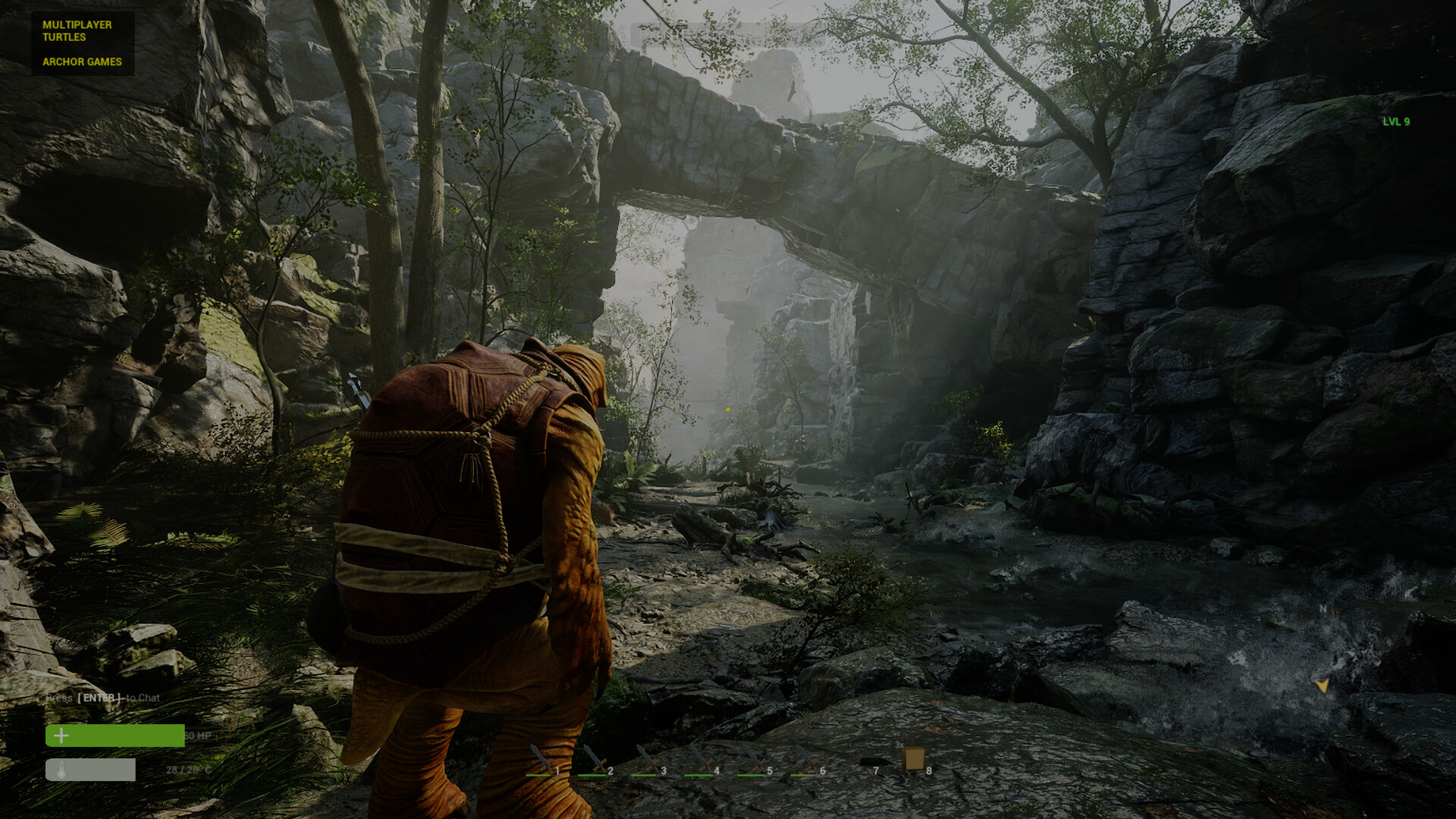
Task: Select the sword in hotbar slot 2
Action: [x=595, y=759]
